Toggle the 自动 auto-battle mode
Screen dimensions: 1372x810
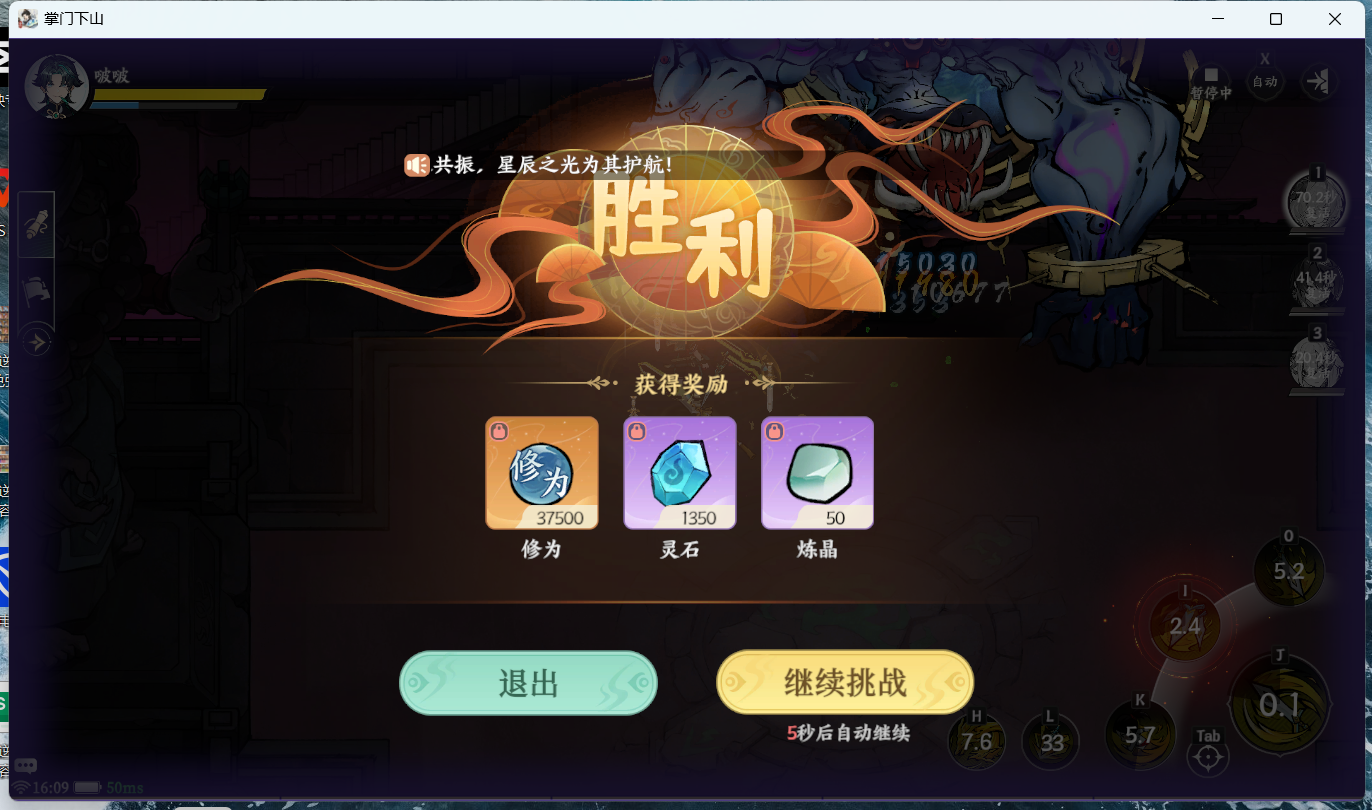pyautogui.click(x=1264, y=81)
